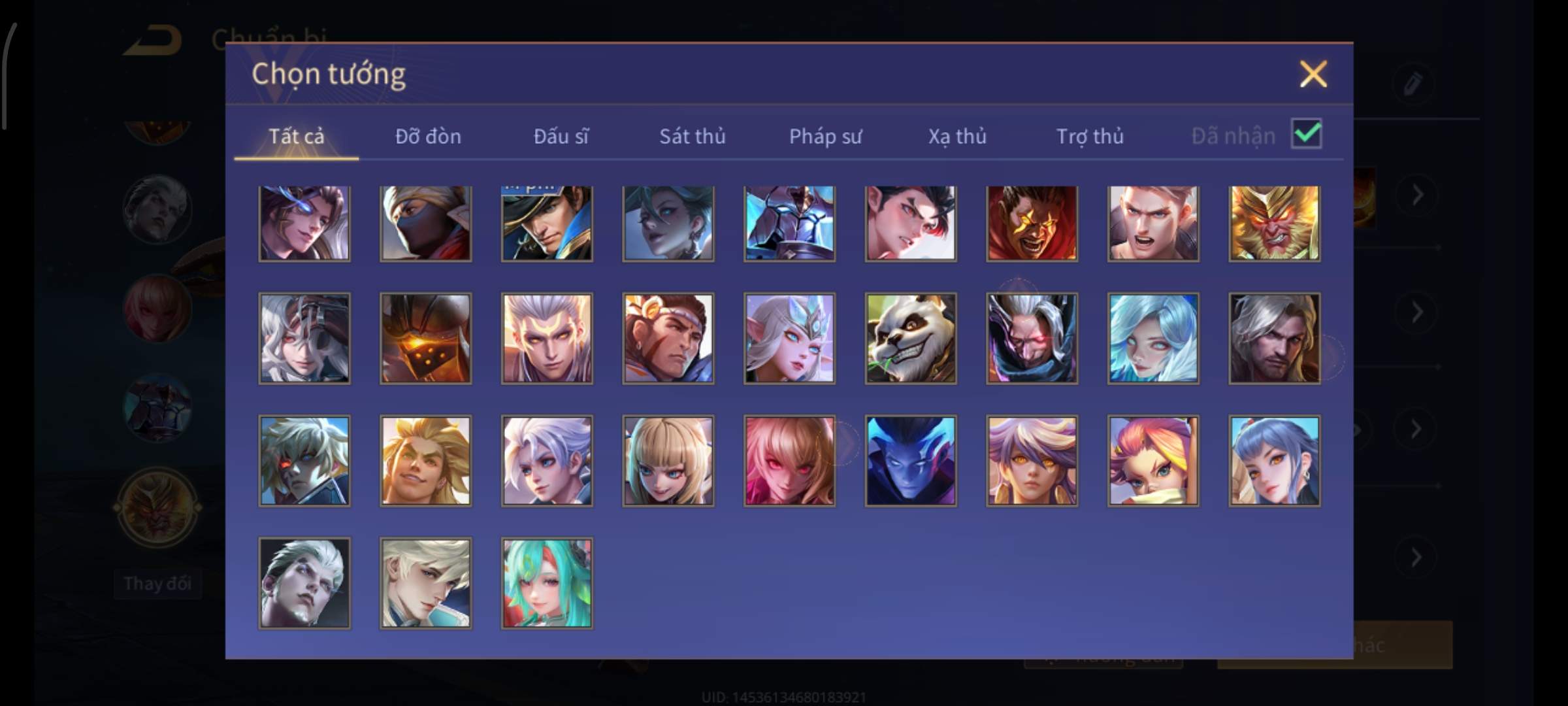Close the Chọn tướng hero picker
Viewport: 1568px width, 706px height.
[1313, 74]
